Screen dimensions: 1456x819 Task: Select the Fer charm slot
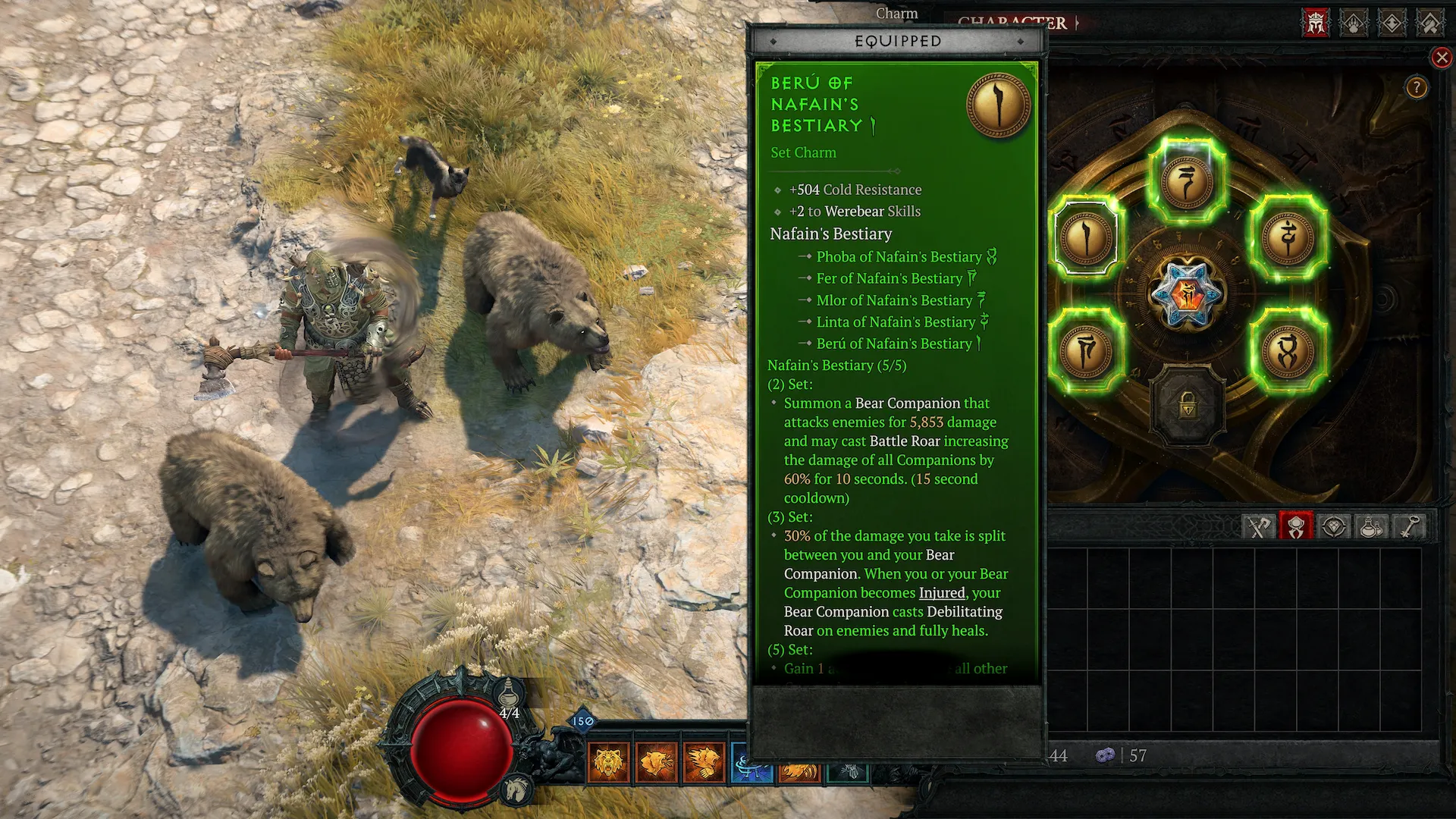(1087, 350)
